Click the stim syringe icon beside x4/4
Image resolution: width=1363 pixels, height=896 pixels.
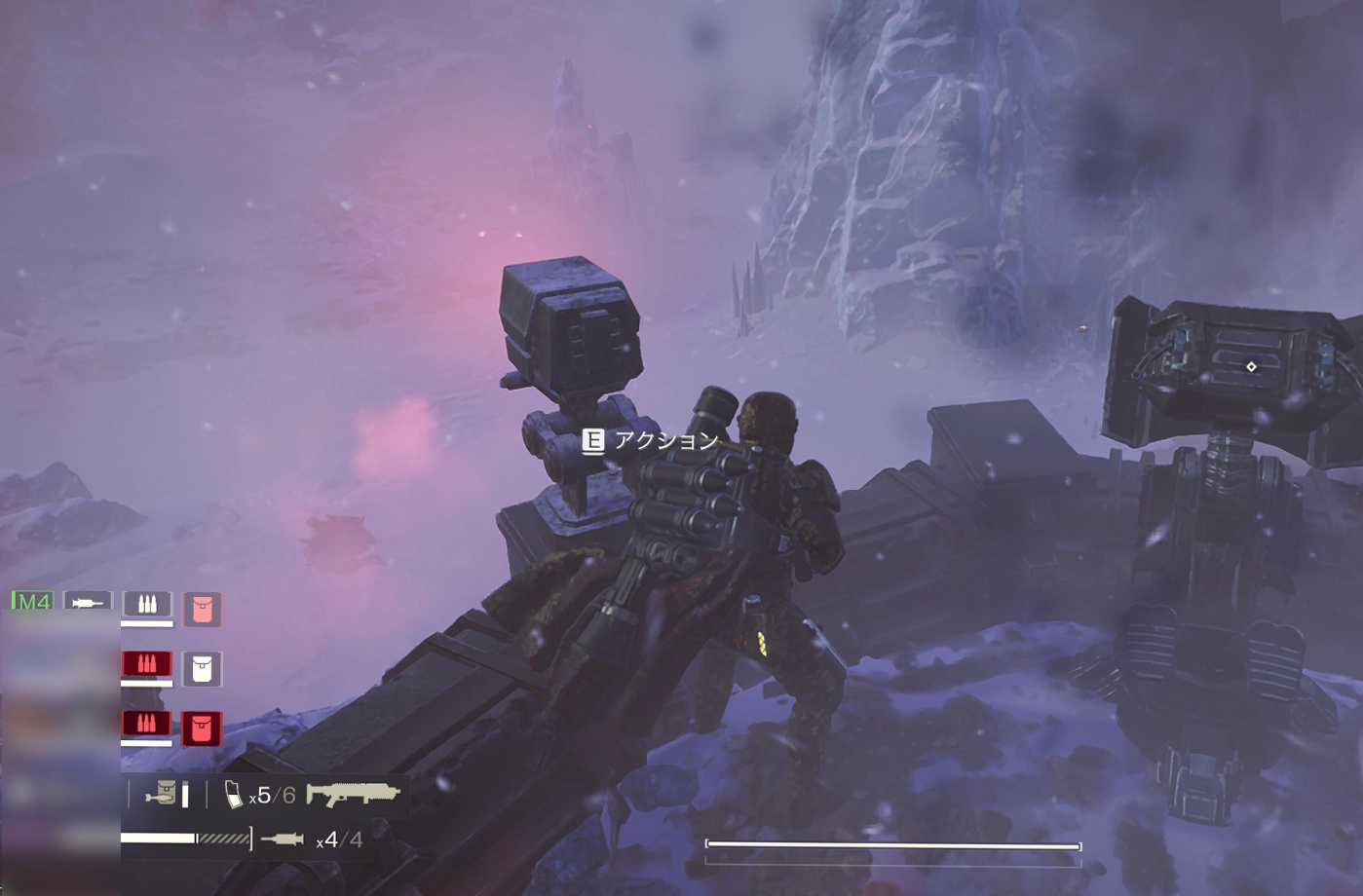tap(283, 839)
